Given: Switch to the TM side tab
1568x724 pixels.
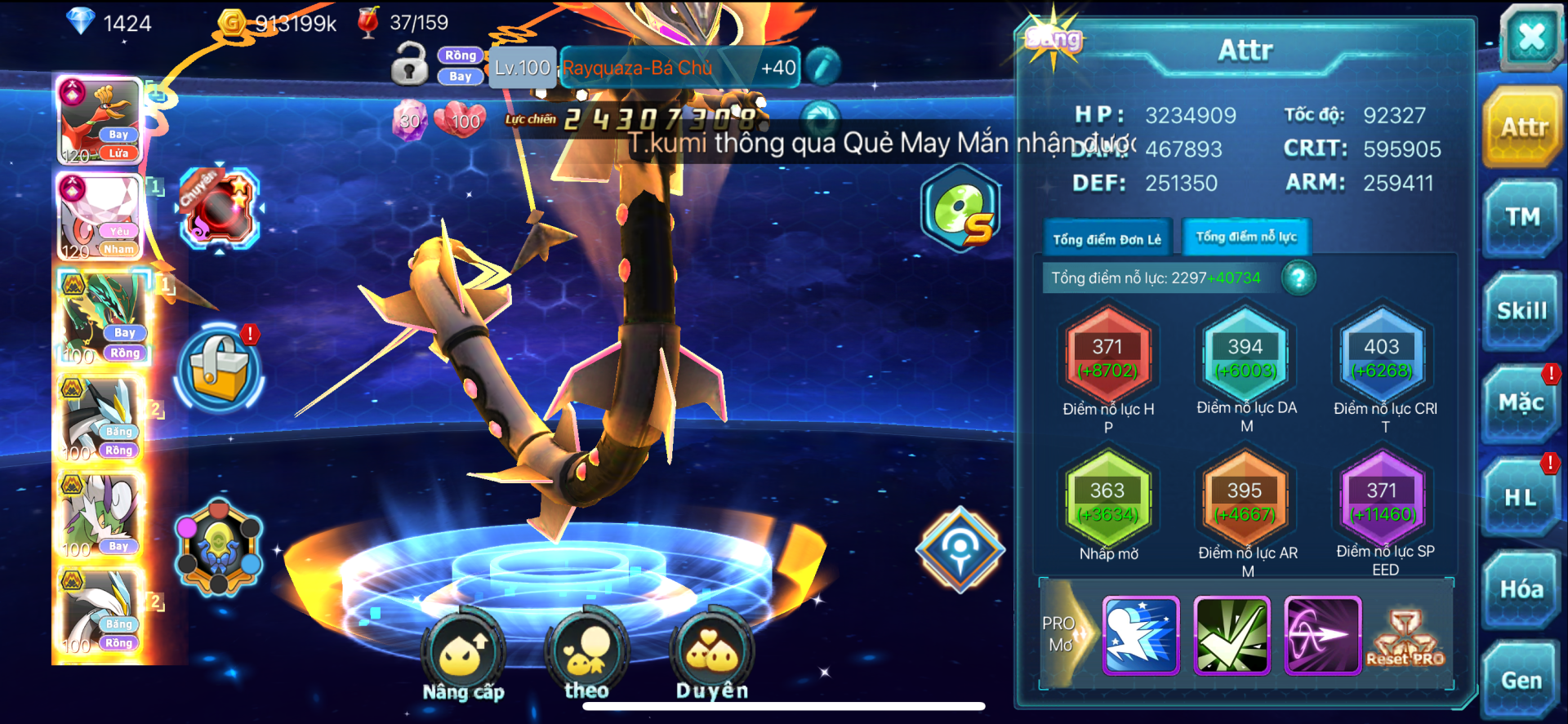Looking at the screenshot, I should 1522,218.
